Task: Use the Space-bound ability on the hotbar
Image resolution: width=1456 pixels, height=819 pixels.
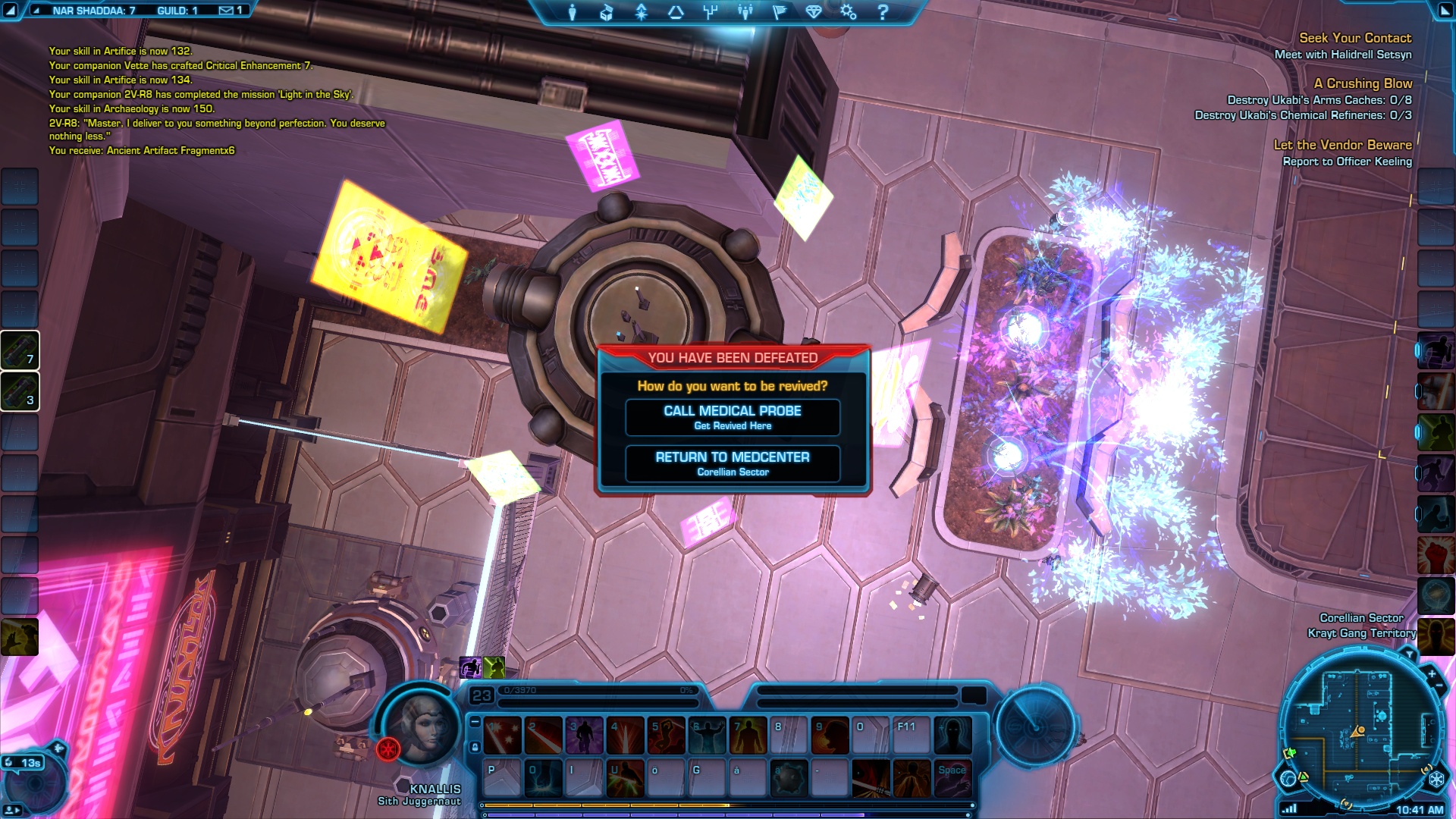Action: pyautogui.click(x=952, y=779)
